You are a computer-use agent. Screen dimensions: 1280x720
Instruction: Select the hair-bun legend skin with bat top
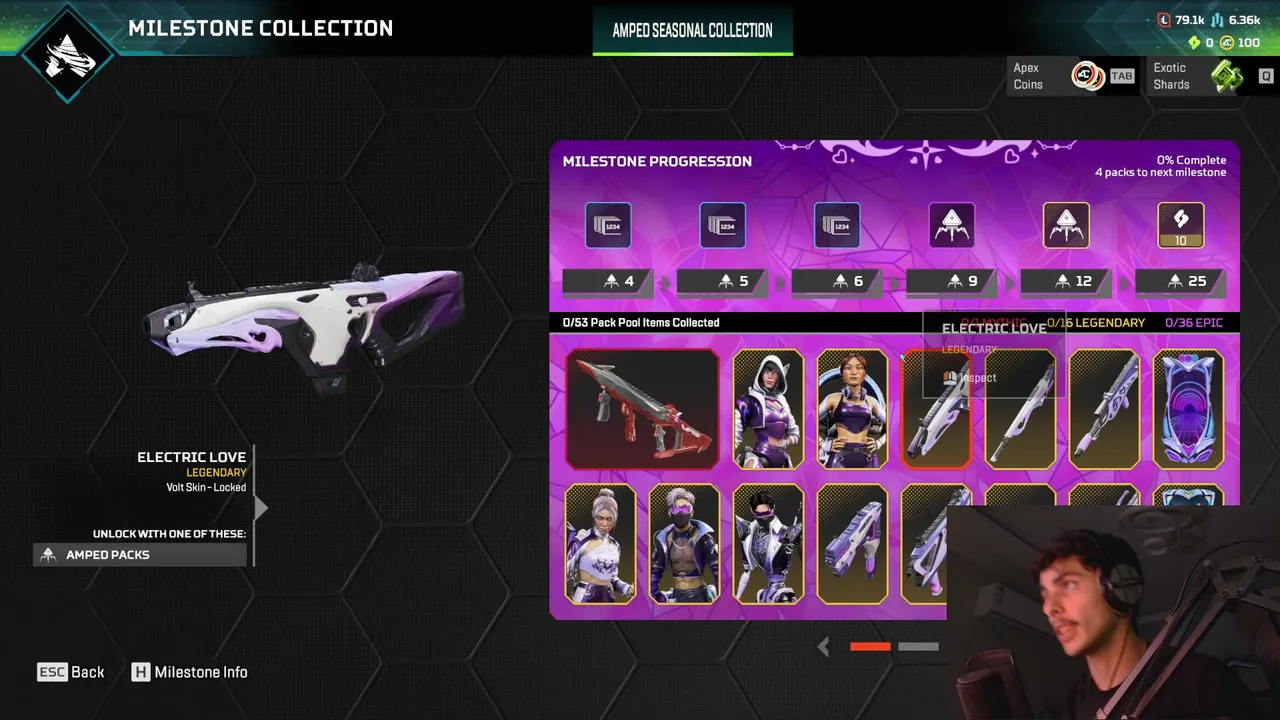point(600,544)
